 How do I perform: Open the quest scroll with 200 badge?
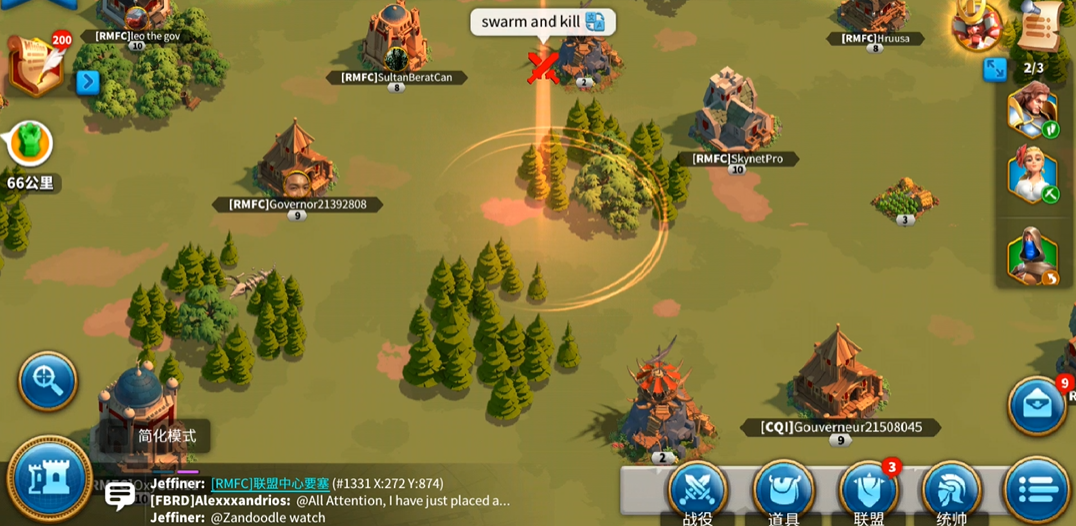click(x=34, y=66)
